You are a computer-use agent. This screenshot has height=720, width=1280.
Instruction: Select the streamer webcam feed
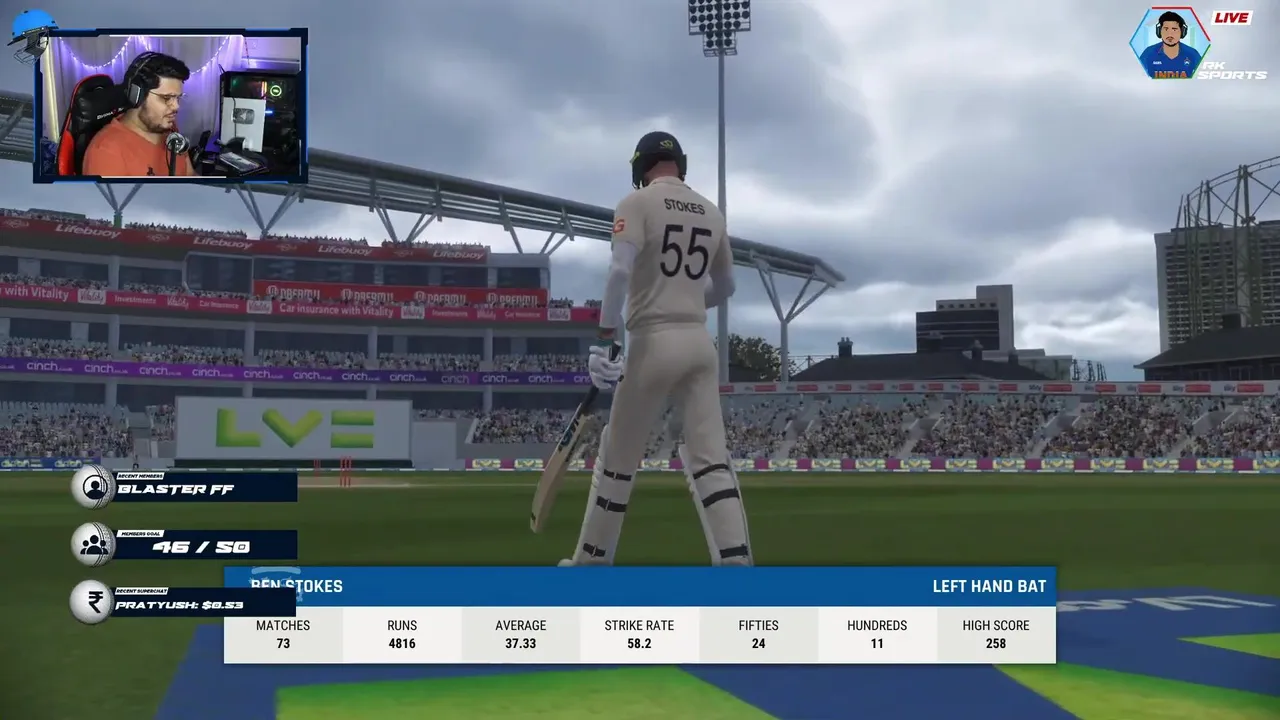coord(171,106)
